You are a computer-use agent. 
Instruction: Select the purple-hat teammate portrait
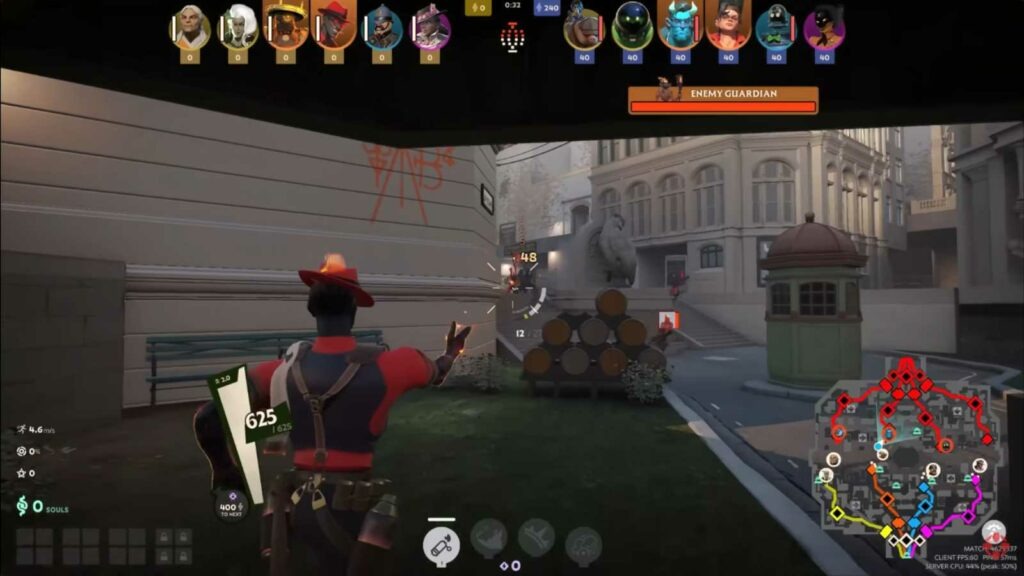tap(430, 27)
